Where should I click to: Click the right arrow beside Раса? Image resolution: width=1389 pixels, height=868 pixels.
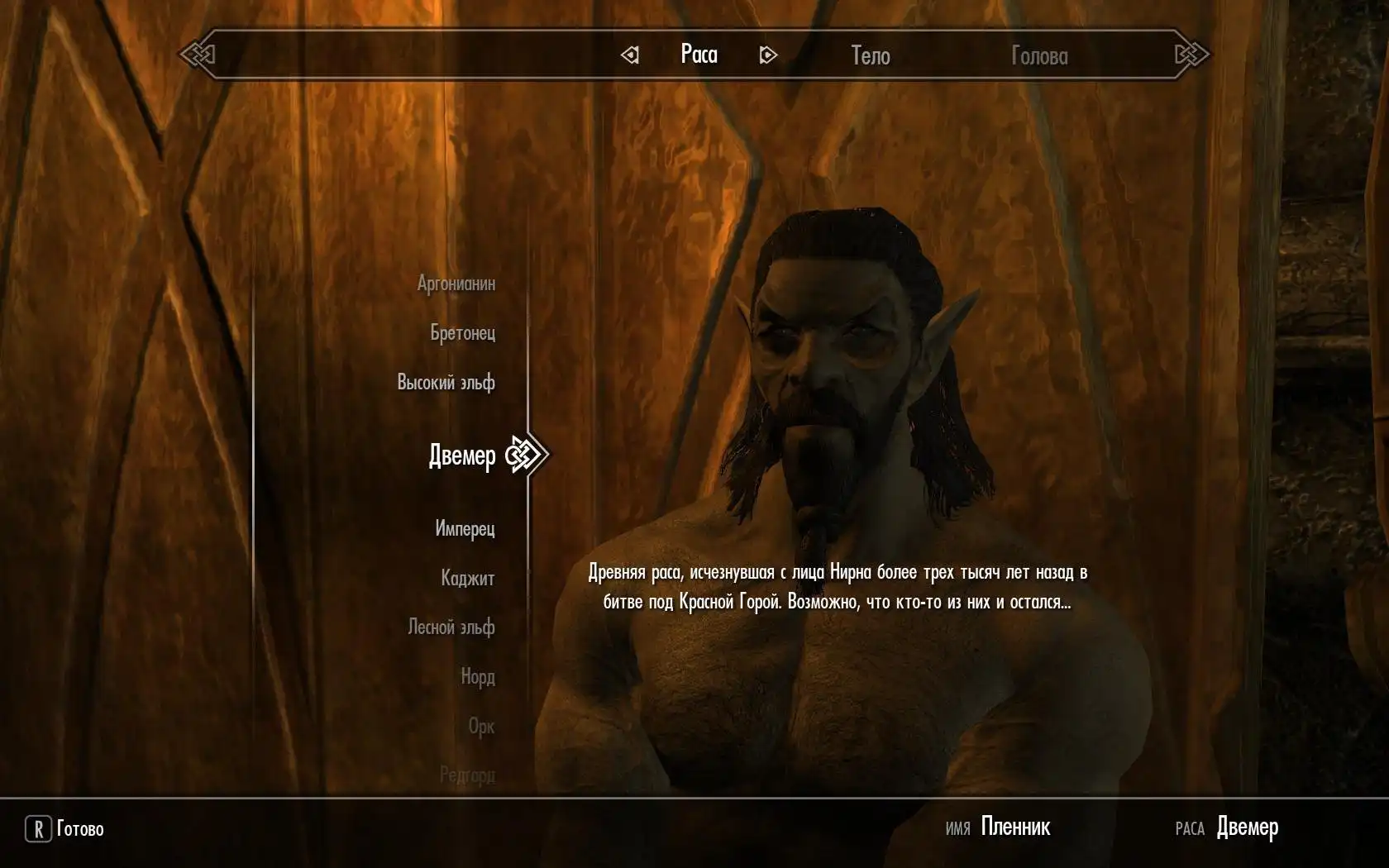[767, 55]
